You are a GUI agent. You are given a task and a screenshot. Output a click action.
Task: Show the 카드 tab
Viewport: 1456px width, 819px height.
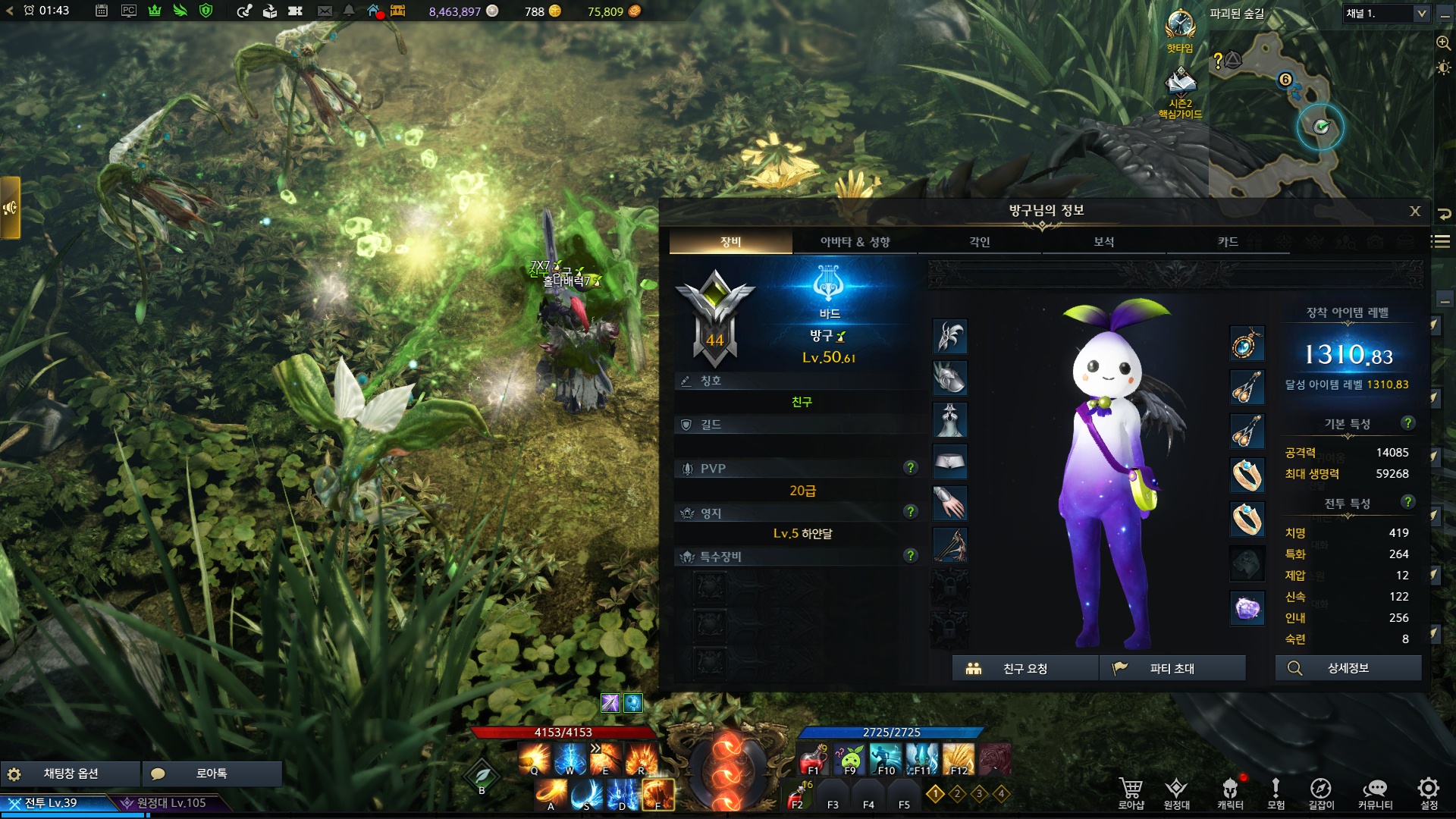[1228, 242]
